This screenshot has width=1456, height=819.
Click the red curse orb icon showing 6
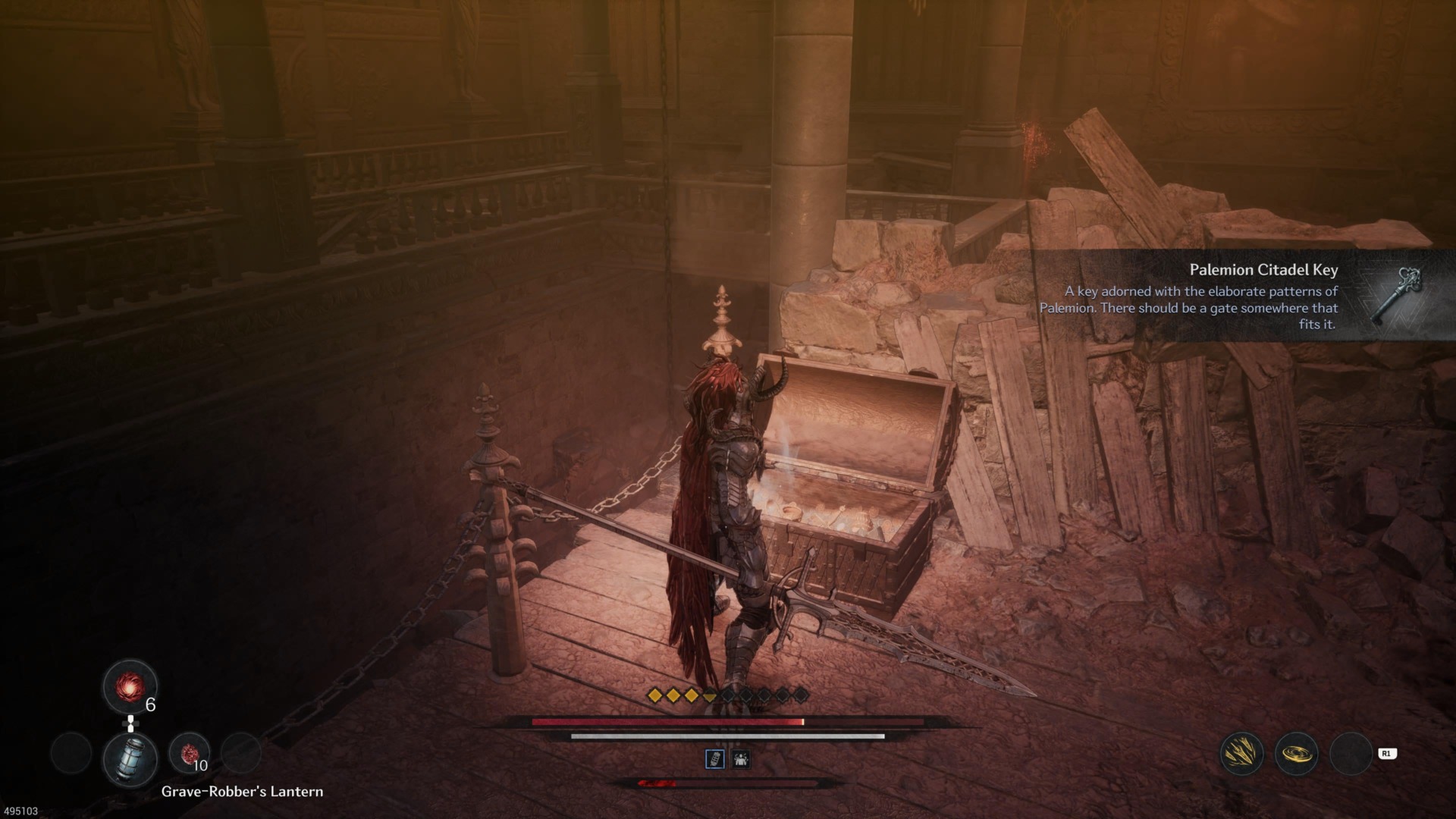(x=128, y=688)
